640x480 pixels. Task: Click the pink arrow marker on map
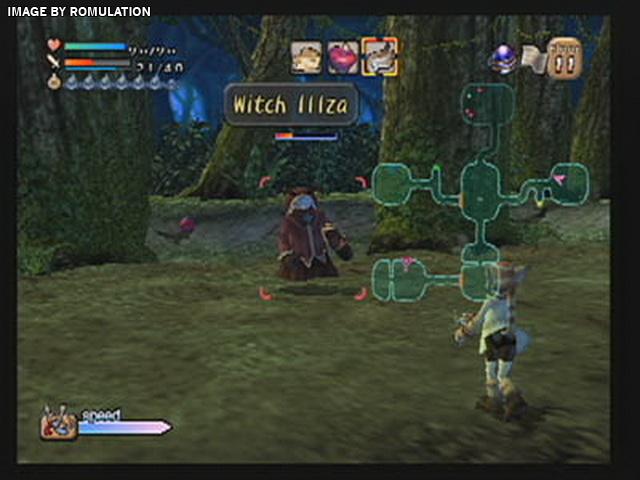tap(559, 180)
